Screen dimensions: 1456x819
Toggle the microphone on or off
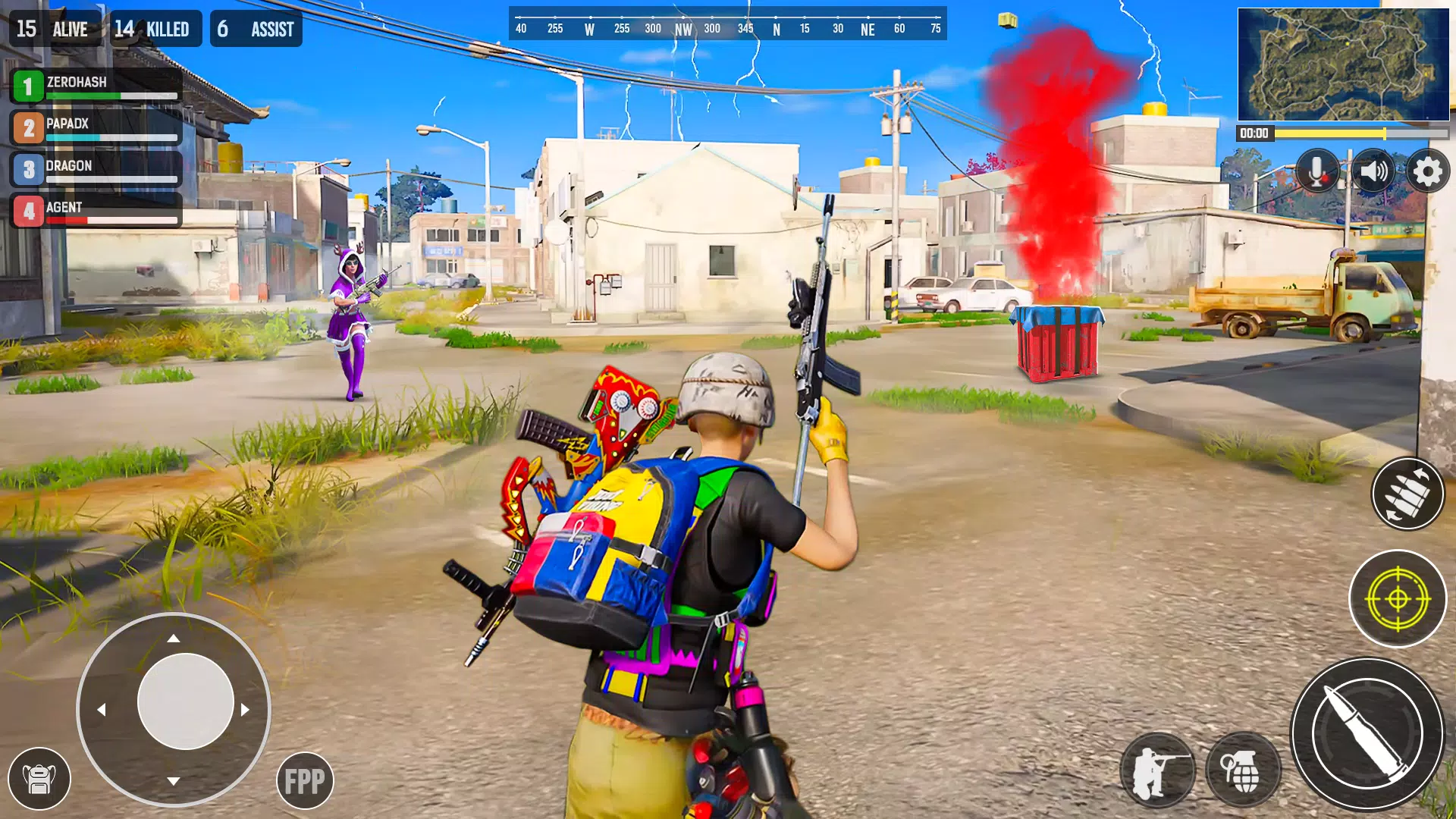(x=1317, y=171)
